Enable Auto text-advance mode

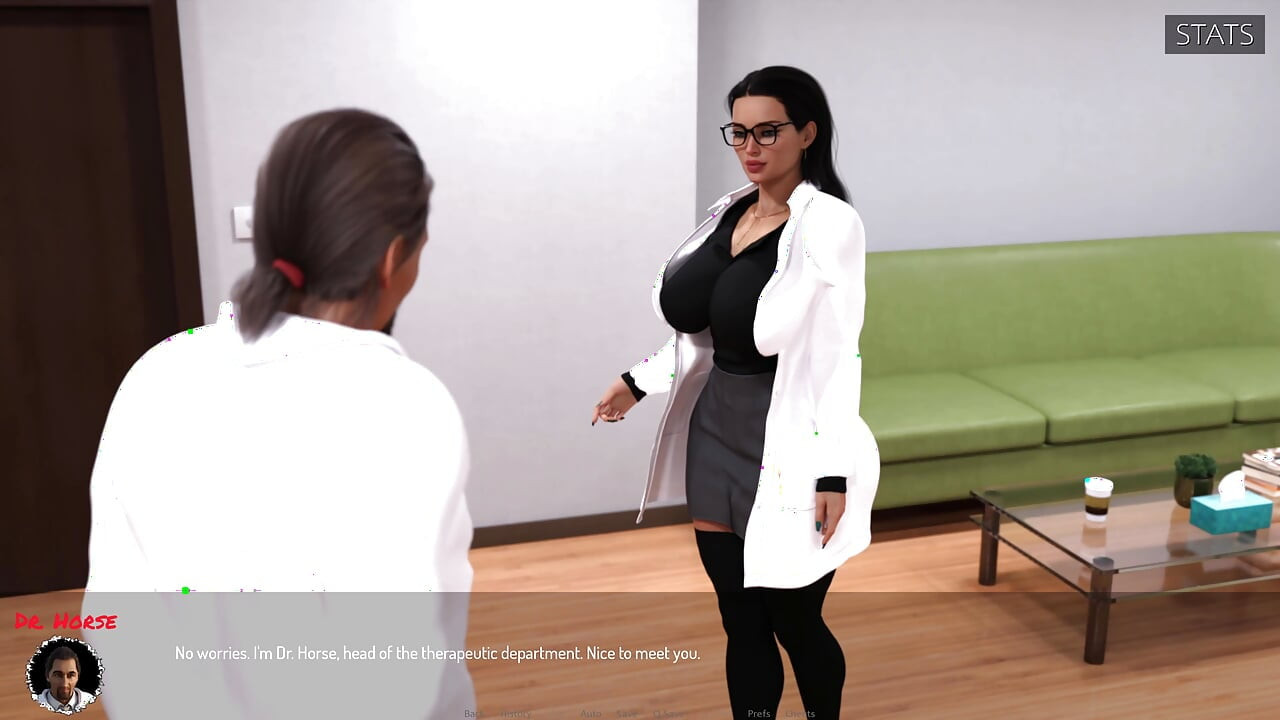click(590, 713)
